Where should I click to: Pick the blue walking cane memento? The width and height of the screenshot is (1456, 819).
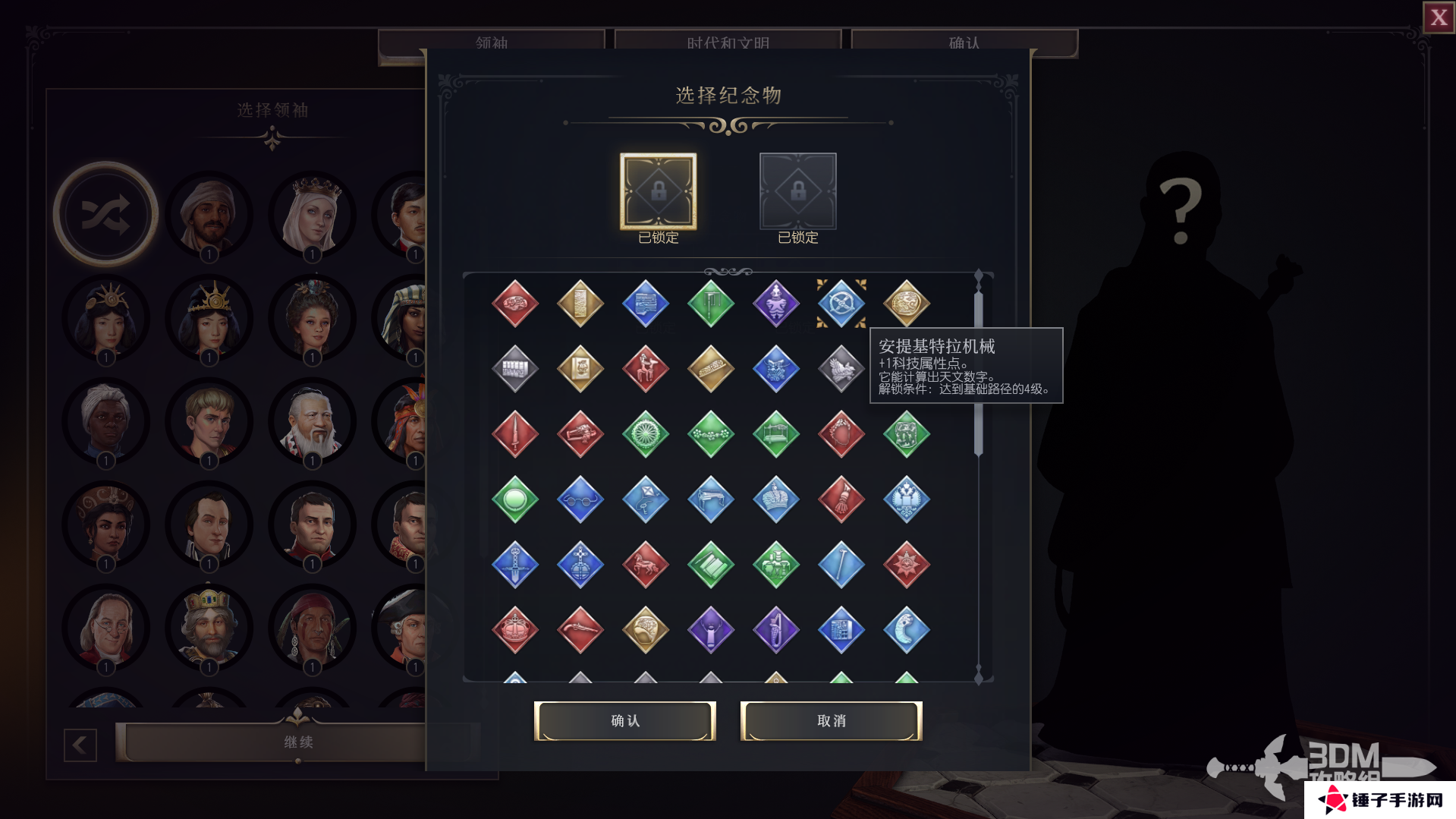point(841,565)
